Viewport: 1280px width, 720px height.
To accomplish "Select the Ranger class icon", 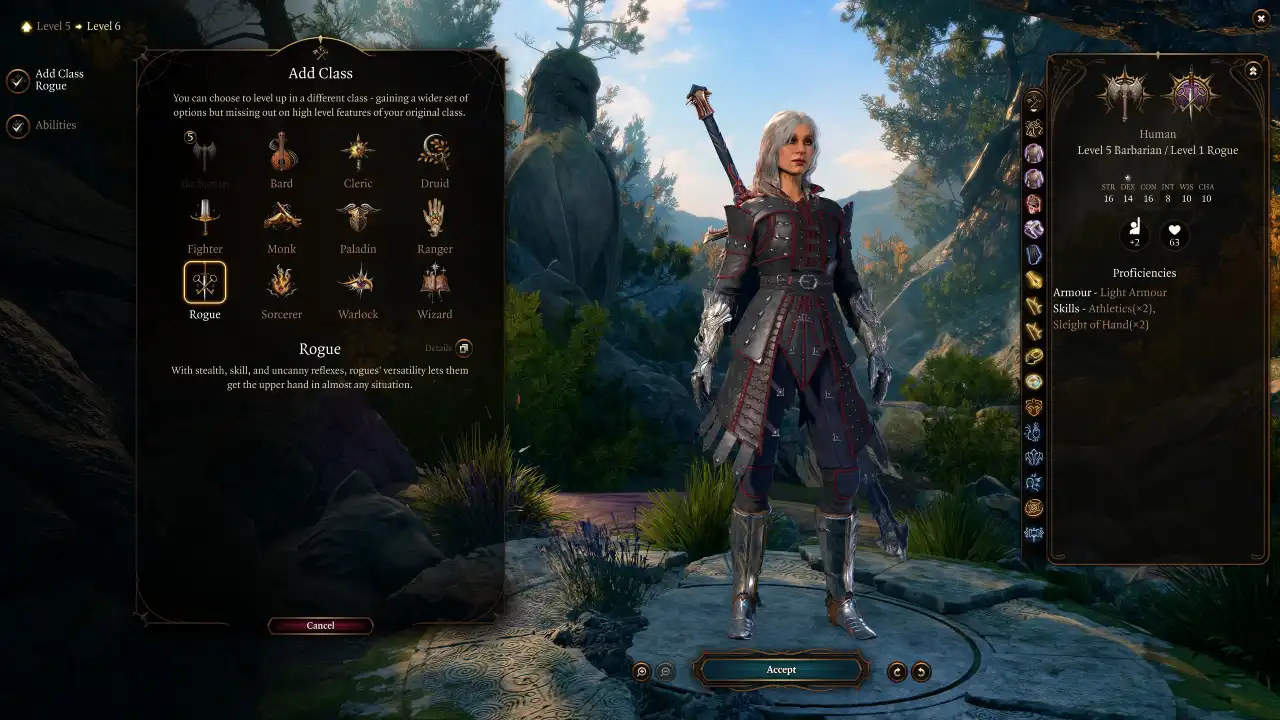I will pos(433,222).
